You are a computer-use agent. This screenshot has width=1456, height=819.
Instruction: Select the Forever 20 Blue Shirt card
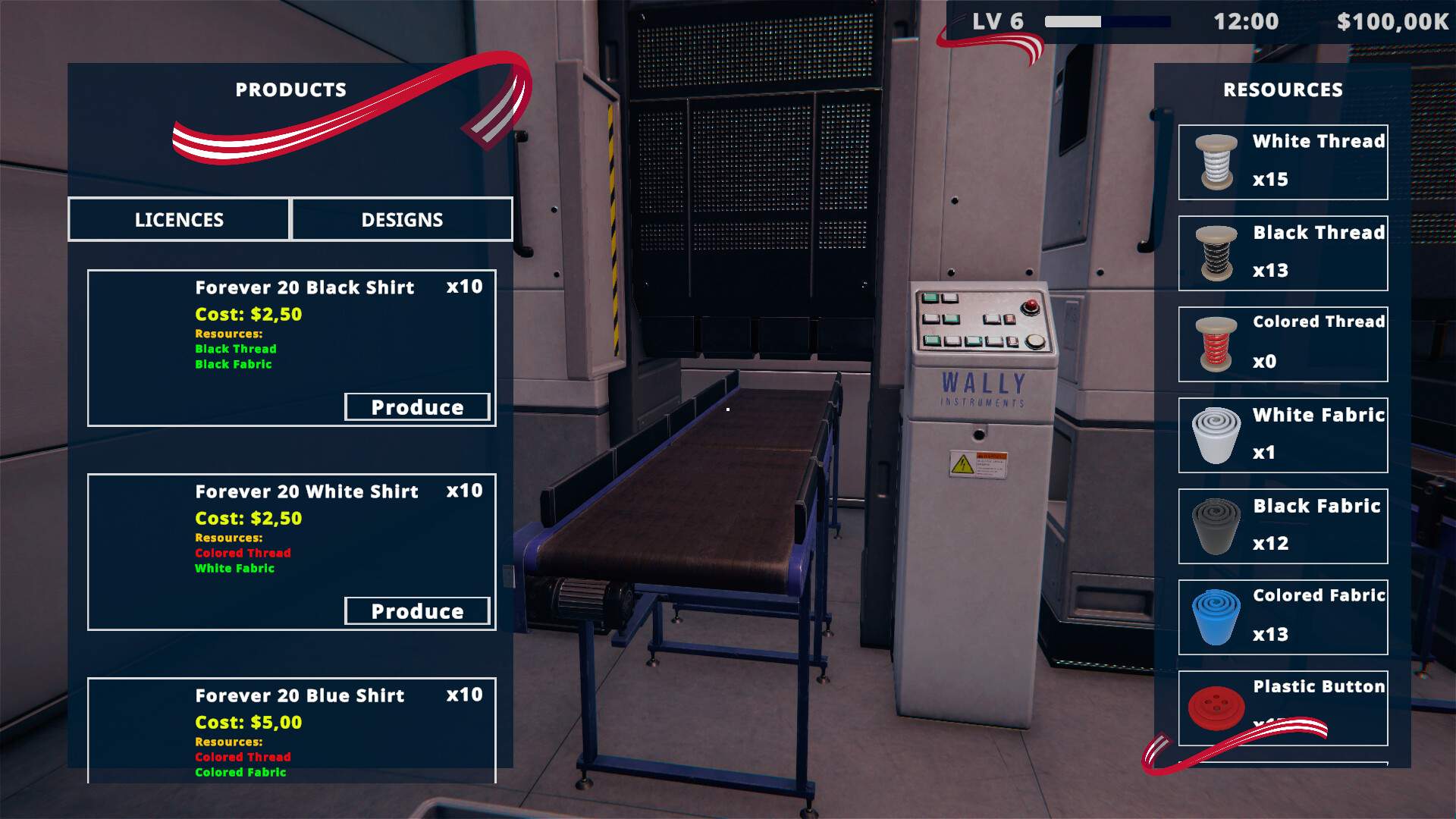pyautogui.click(x=292, y=728)
